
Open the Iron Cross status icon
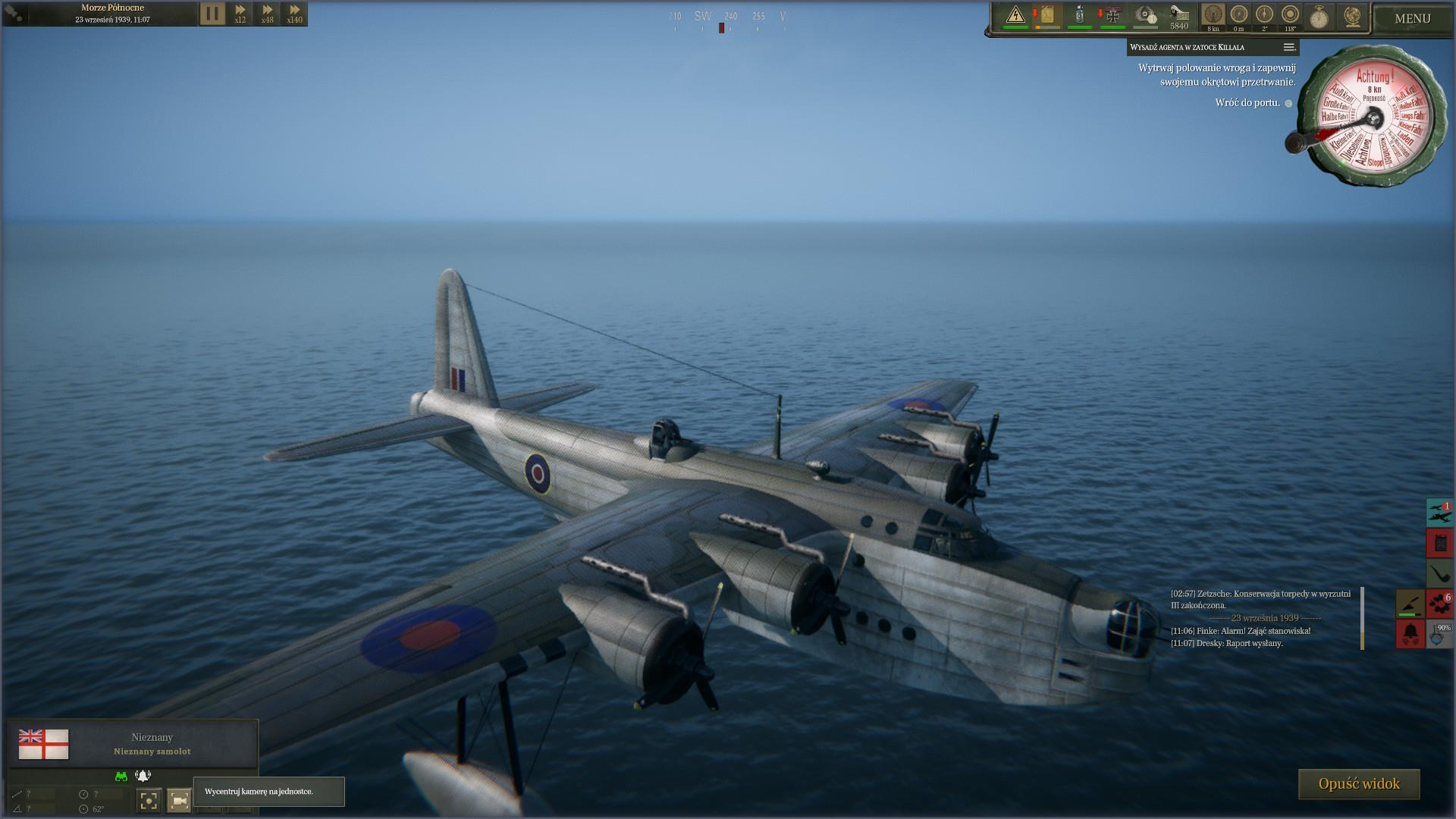coord(1112,15)
